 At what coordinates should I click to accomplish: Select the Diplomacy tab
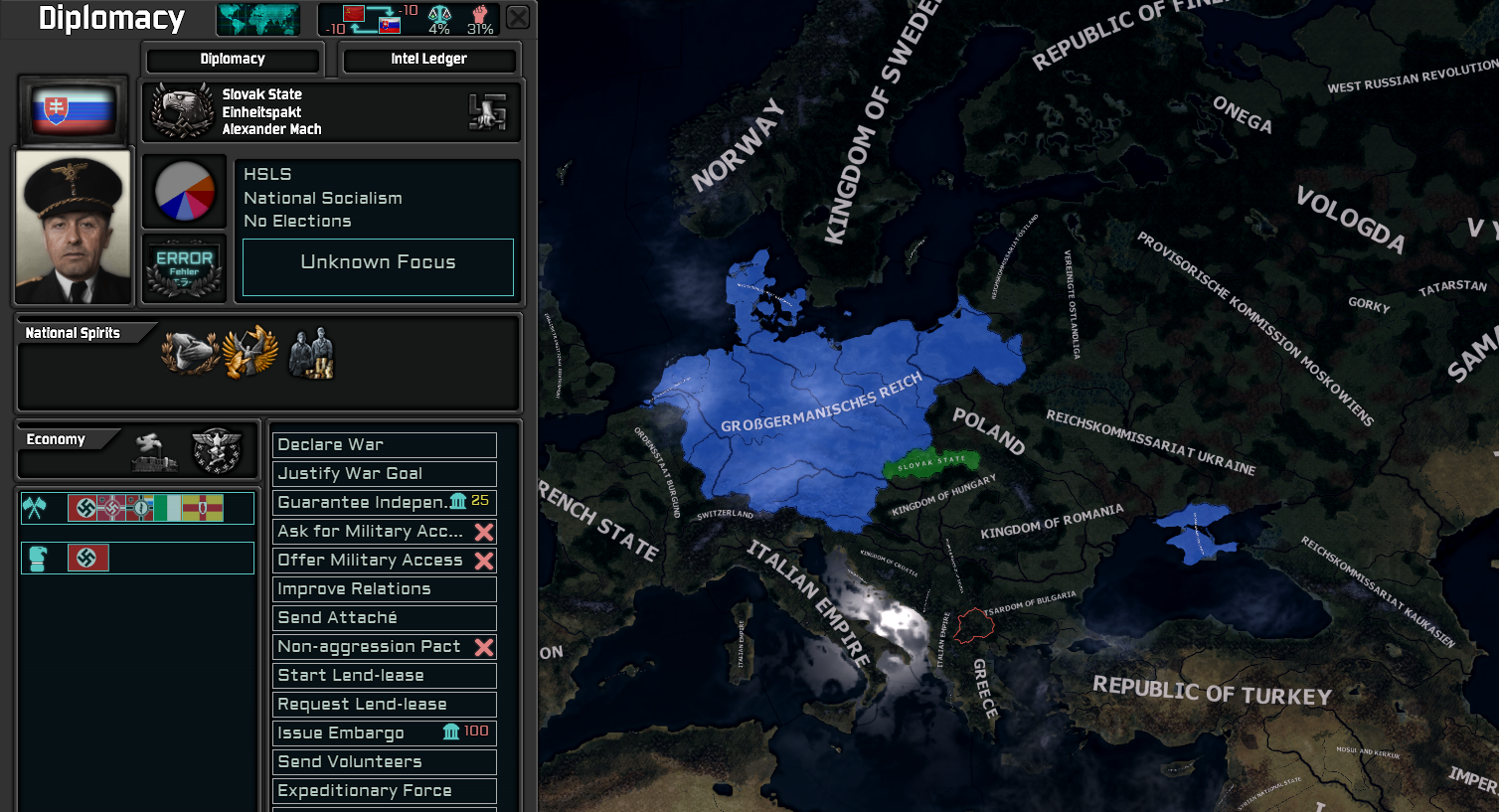pos(233,59)
